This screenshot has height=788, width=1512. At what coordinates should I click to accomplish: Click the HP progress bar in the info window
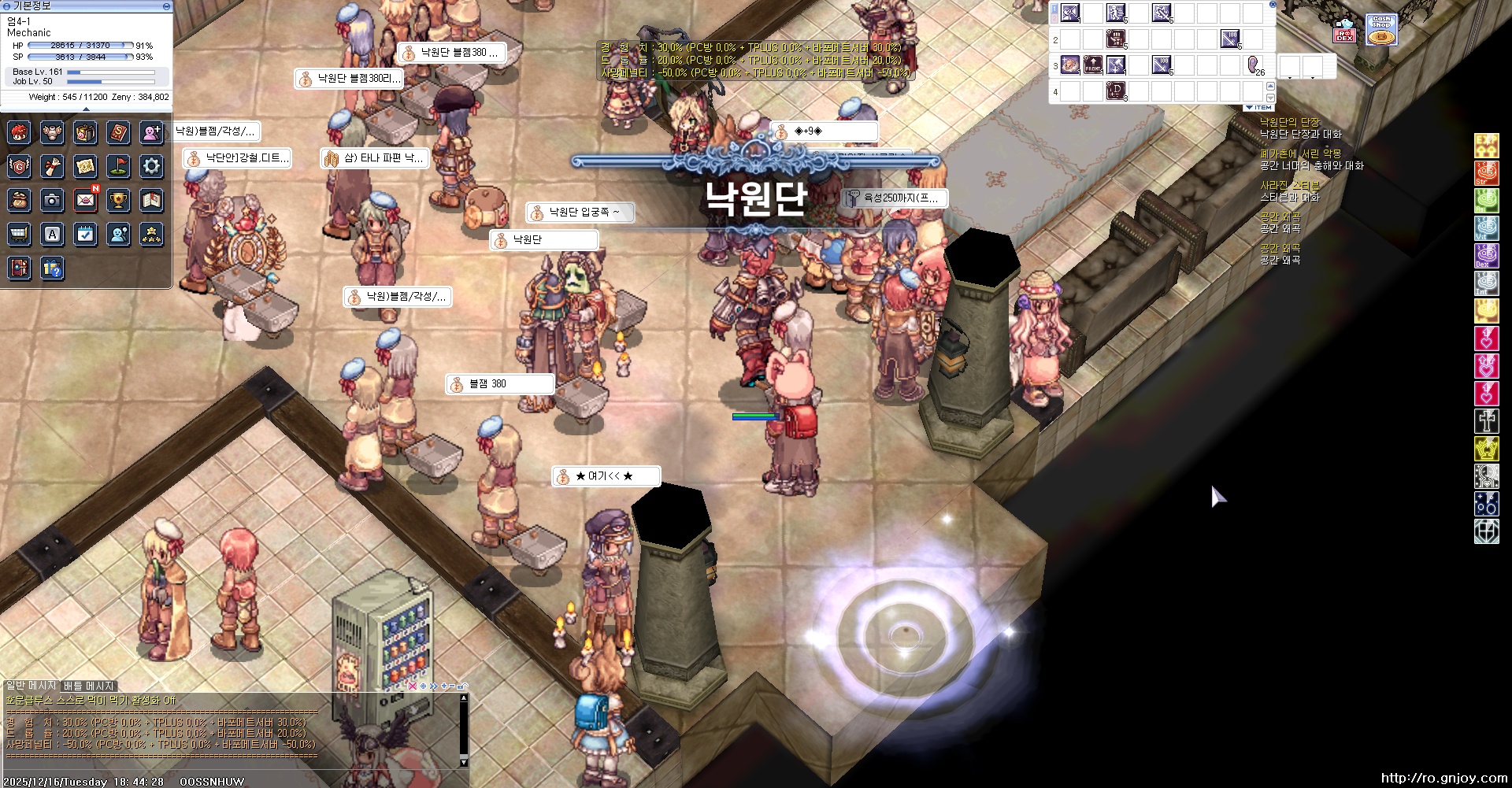(79, 46)
